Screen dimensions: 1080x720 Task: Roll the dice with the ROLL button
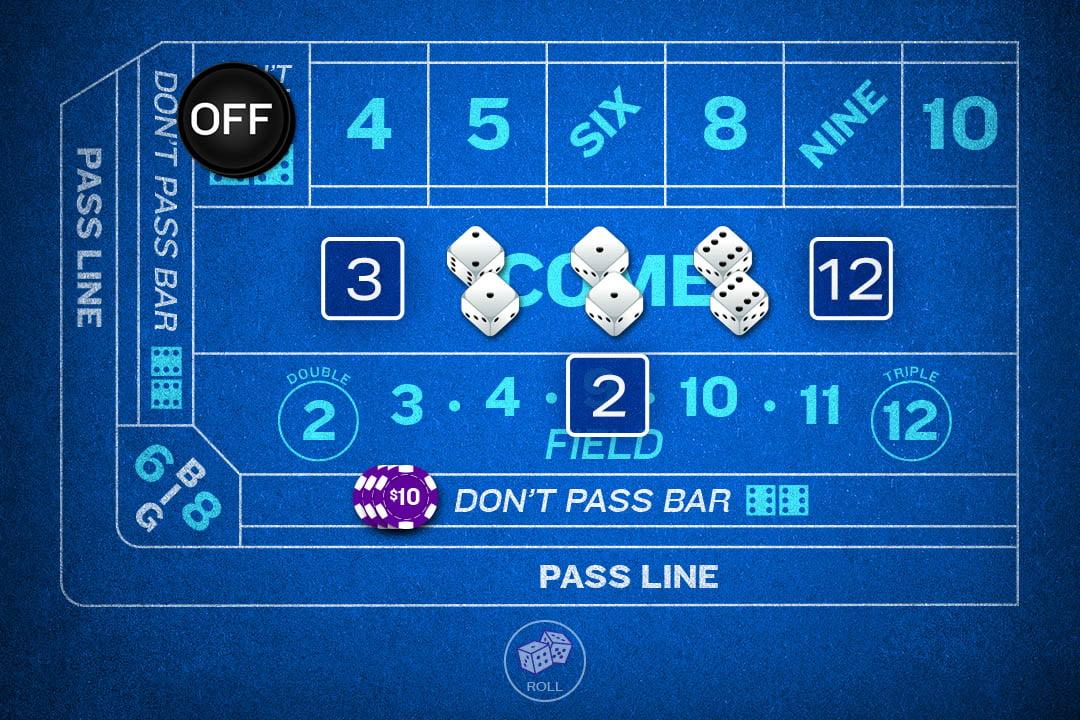click(543, 658)
